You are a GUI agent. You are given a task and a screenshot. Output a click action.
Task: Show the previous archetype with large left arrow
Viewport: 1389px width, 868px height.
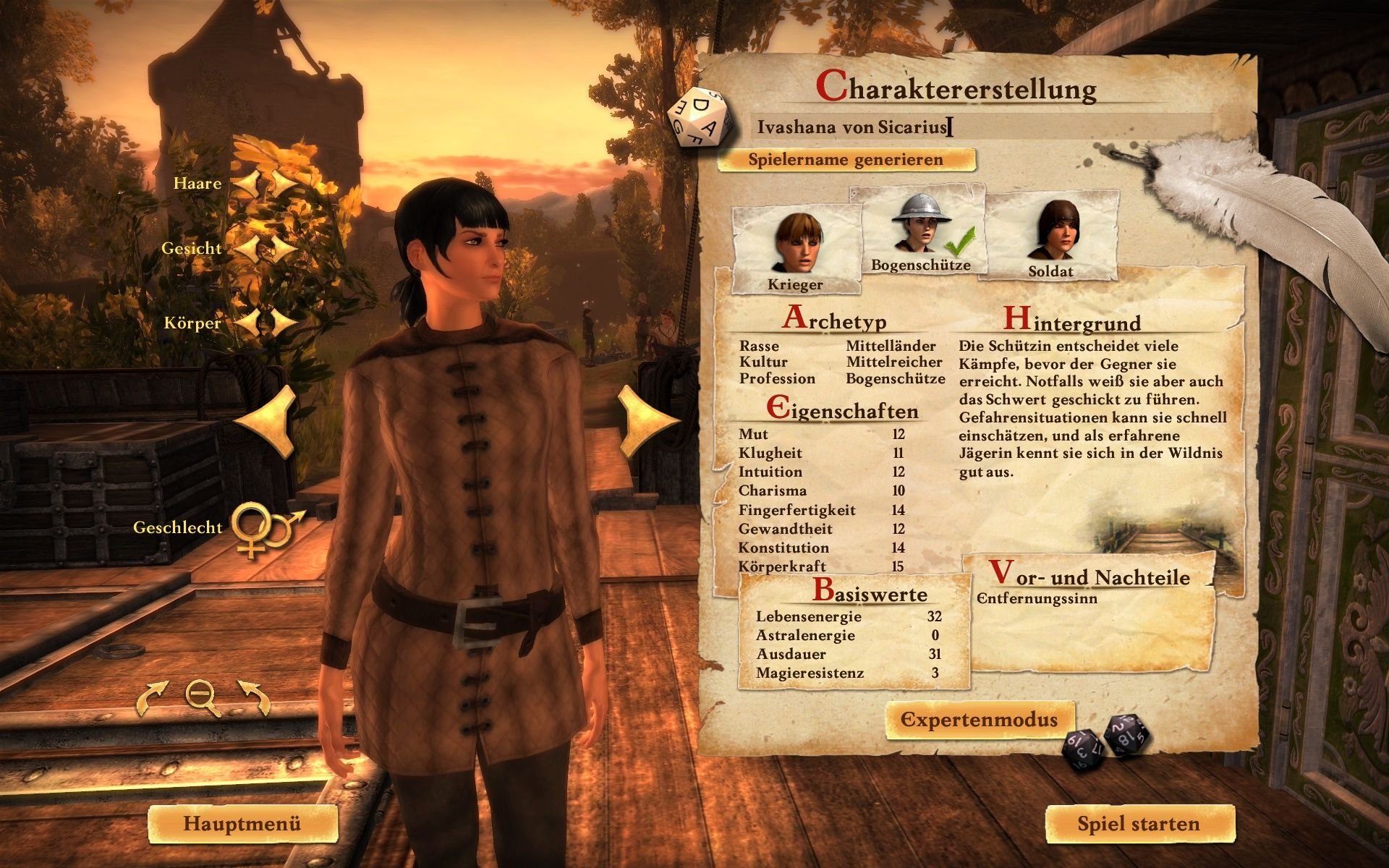coord(269,420)
